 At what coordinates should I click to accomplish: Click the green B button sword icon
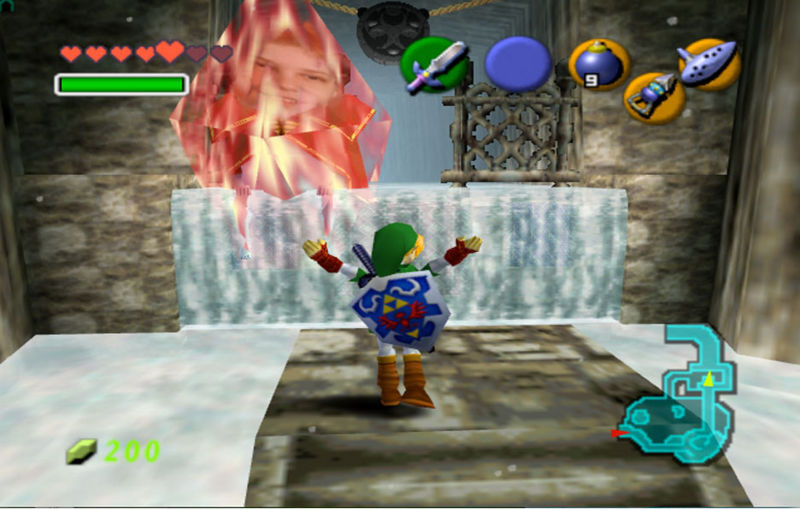(x=434, y=65)
